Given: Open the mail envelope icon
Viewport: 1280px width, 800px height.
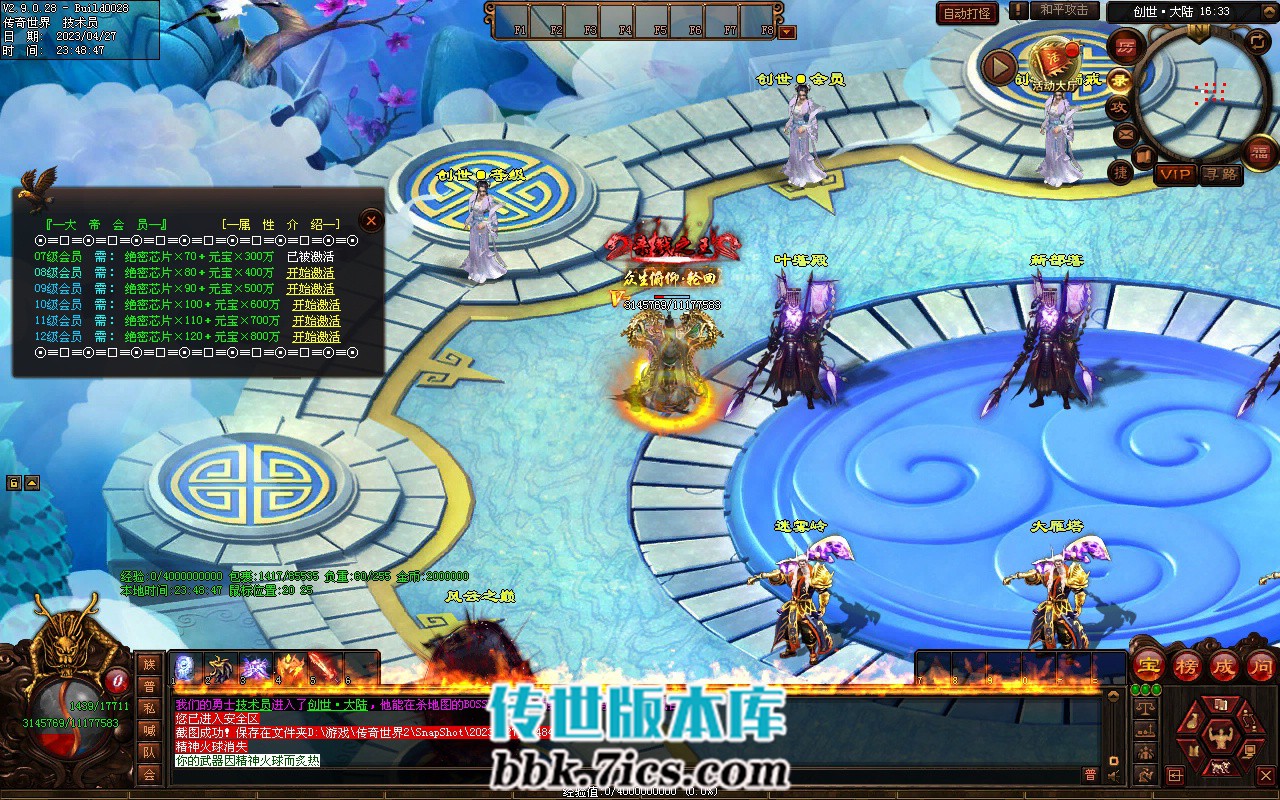Looking at the screenshot, I should pyautogui.click(x=1125, y=135).
